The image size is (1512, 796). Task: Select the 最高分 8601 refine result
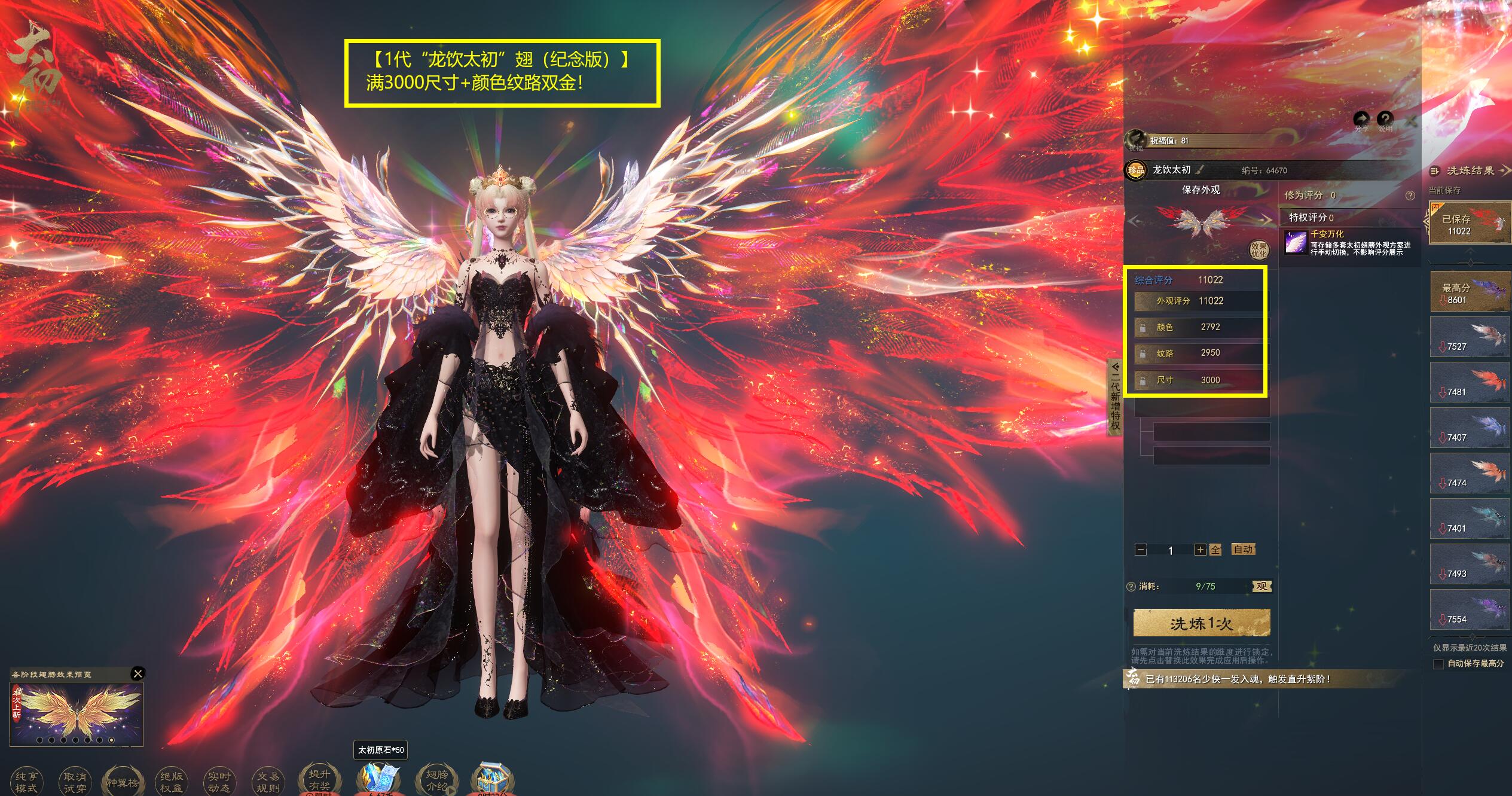click(1470, 292)
